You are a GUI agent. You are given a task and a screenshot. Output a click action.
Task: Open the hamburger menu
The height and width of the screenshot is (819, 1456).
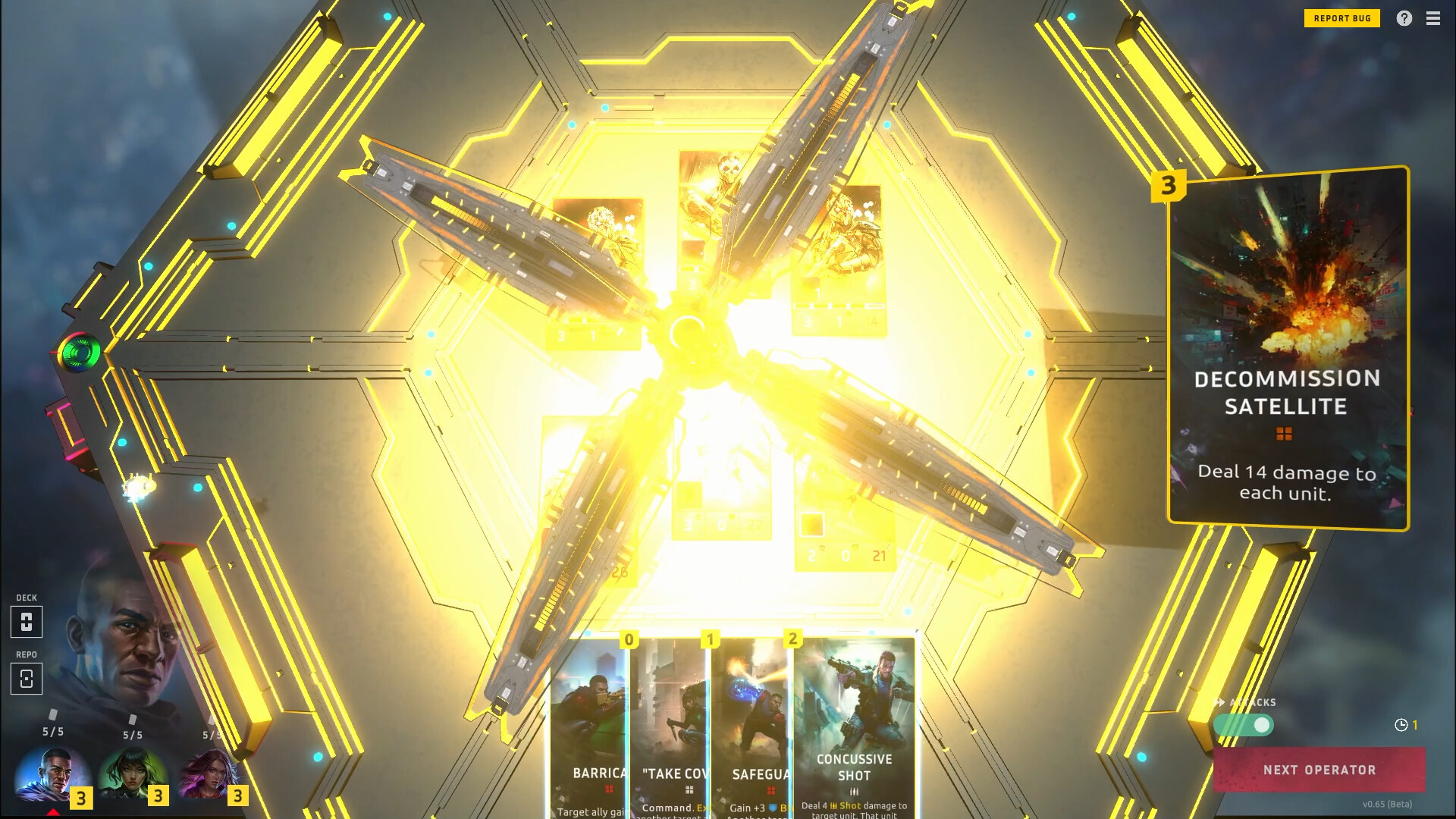tap(1433, 17)
